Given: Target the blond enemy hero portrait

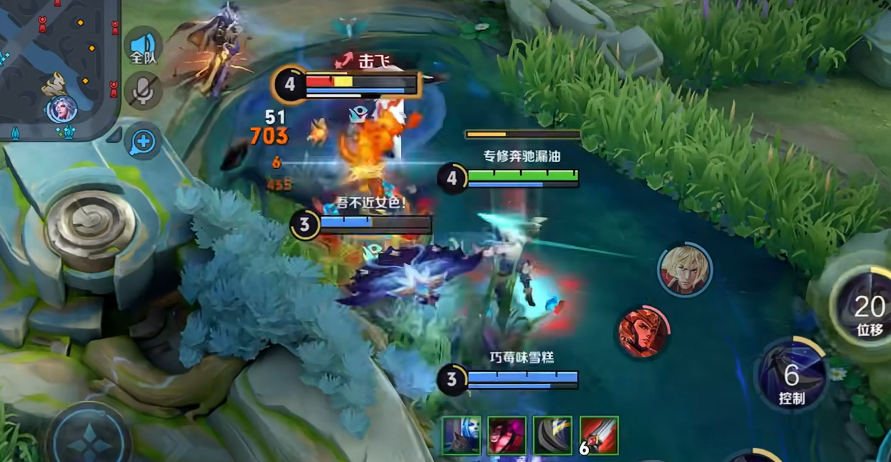Looking at the screenshot, I should (684, 269).
